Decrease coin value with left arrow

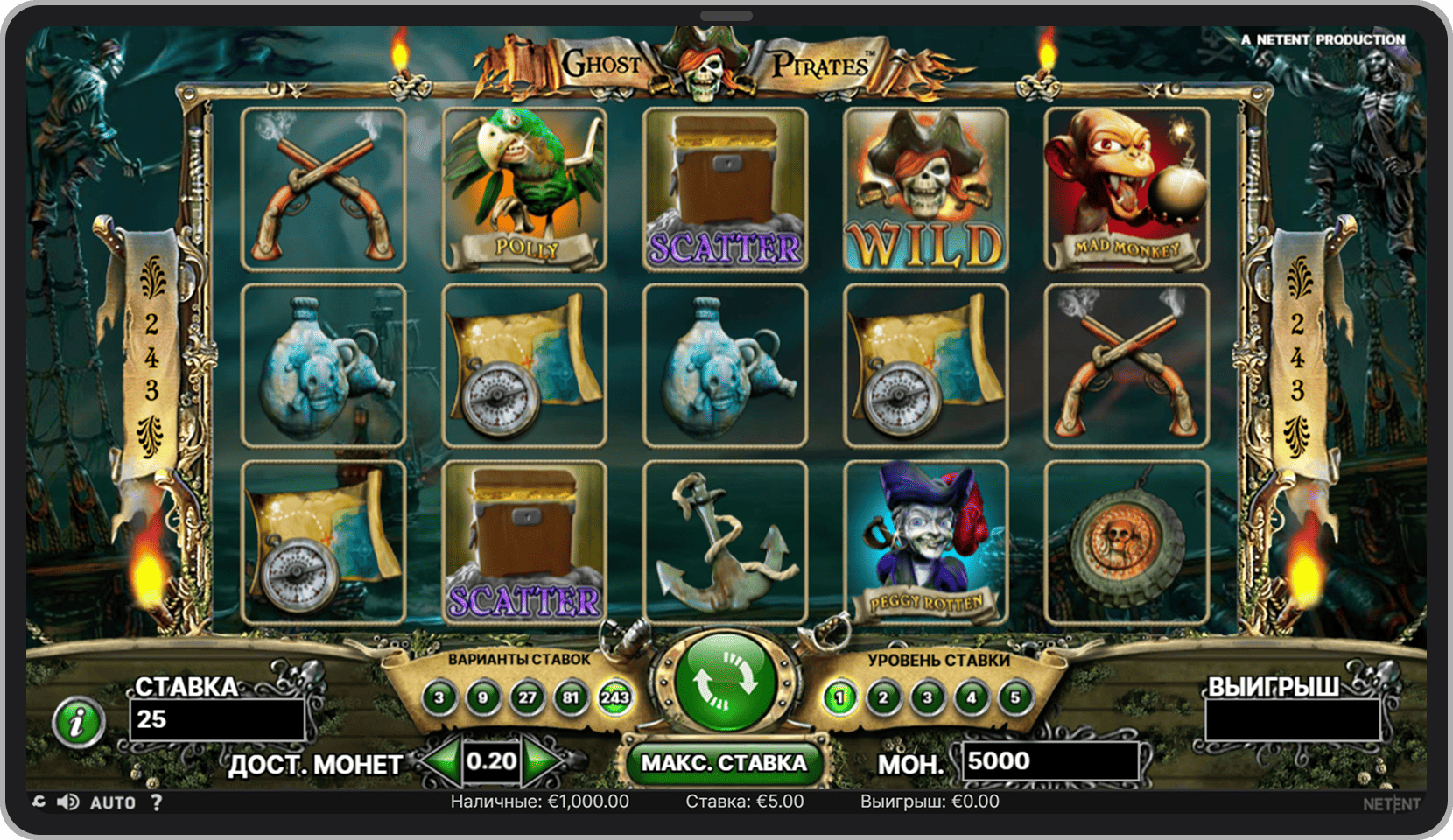coord(445,761)
